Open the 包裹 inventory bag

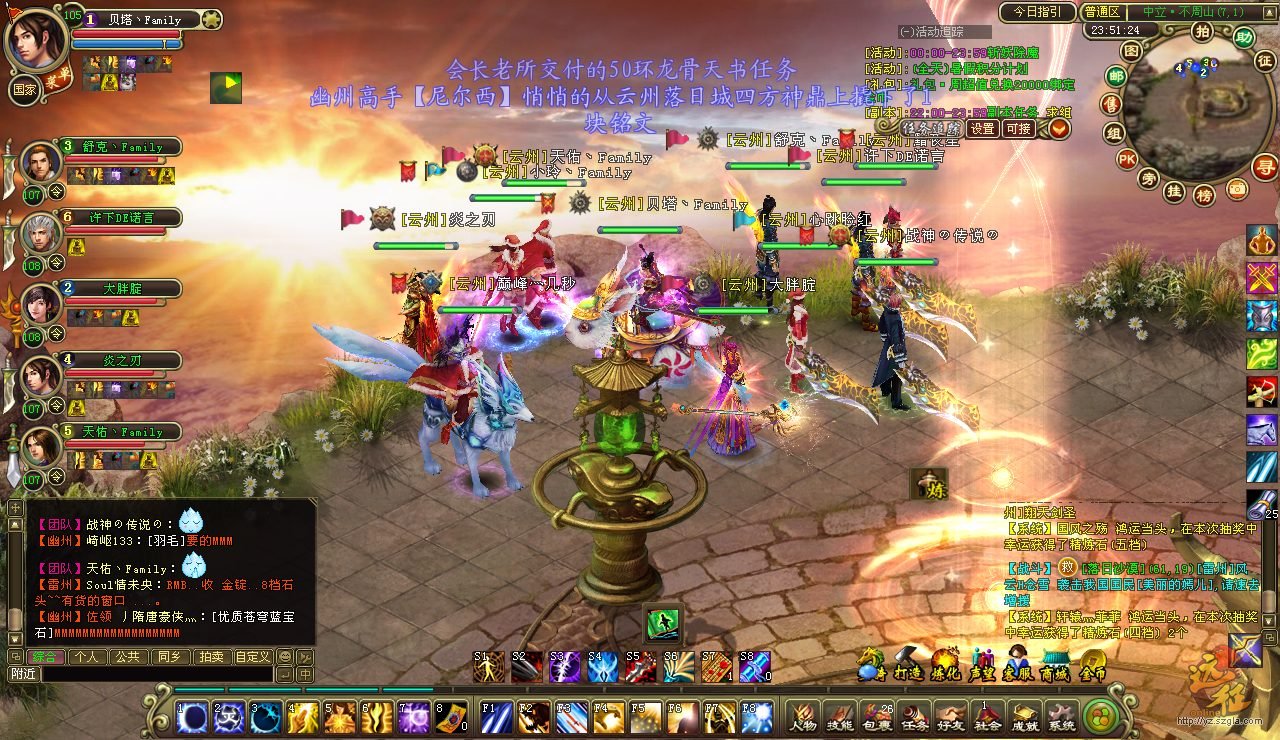(878, 716)
